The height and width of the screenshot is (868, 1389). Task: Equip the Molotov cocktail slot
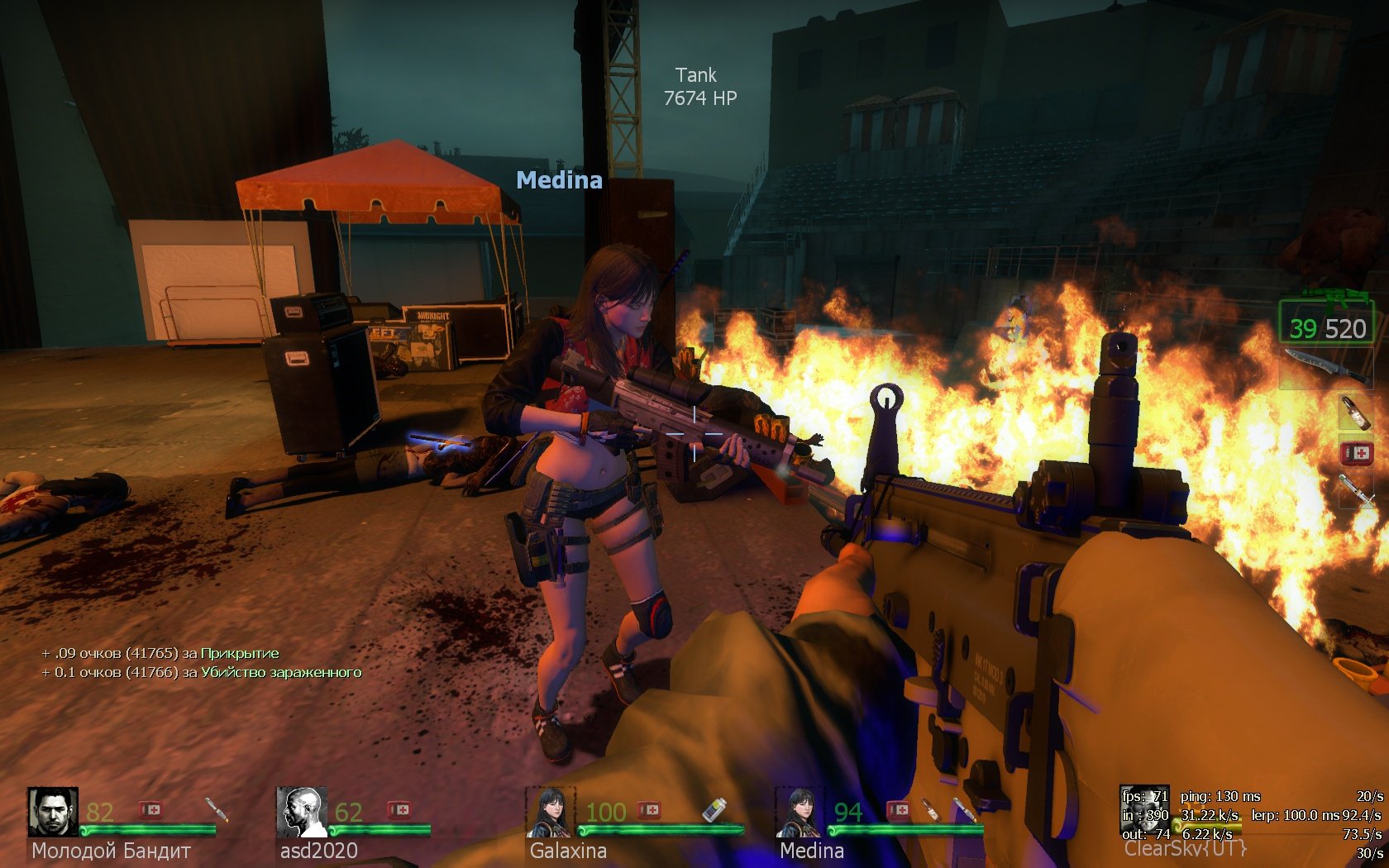1356,412
